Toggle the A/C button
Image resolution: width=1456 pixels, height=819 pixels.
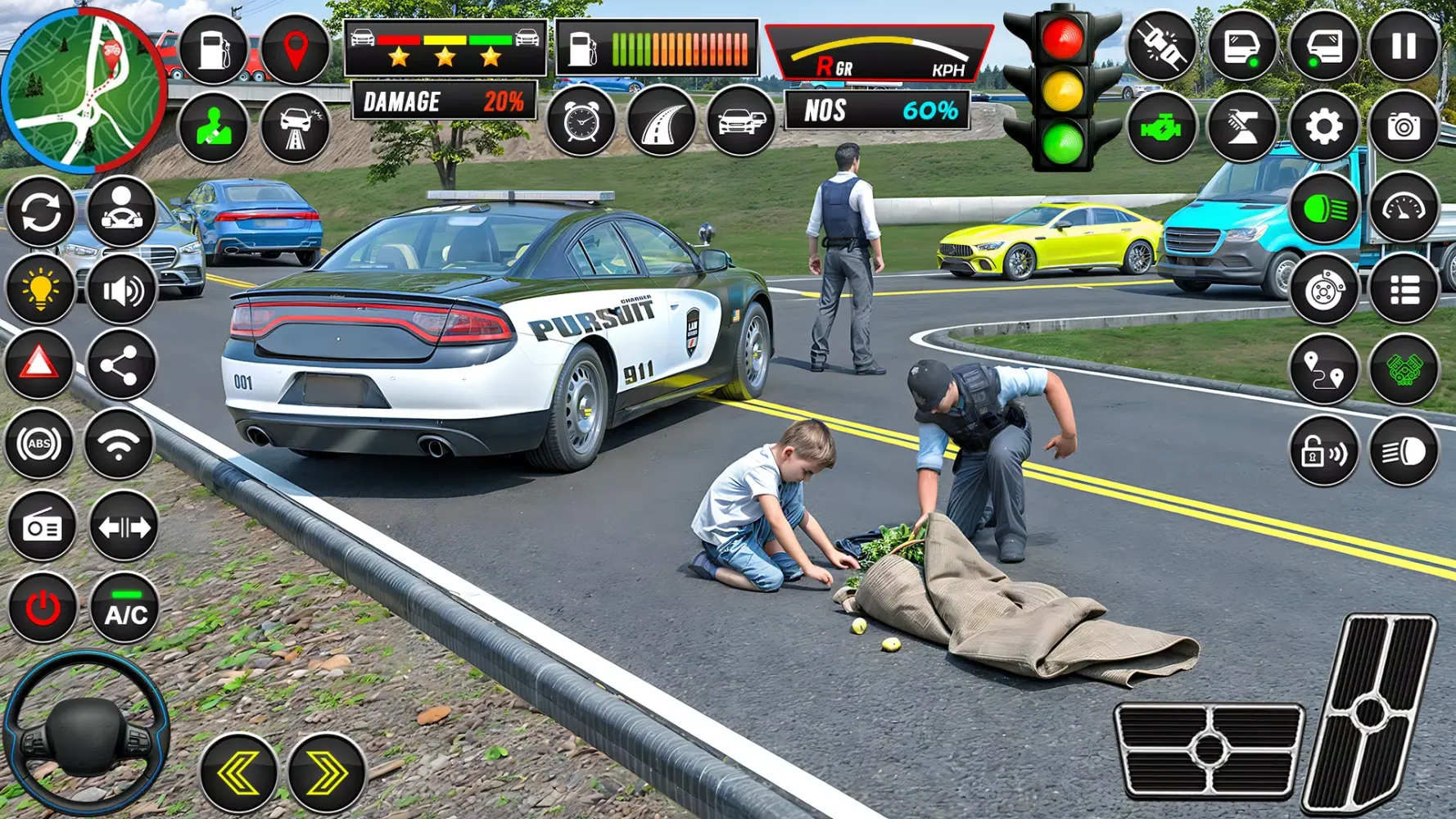click(125, 609)
